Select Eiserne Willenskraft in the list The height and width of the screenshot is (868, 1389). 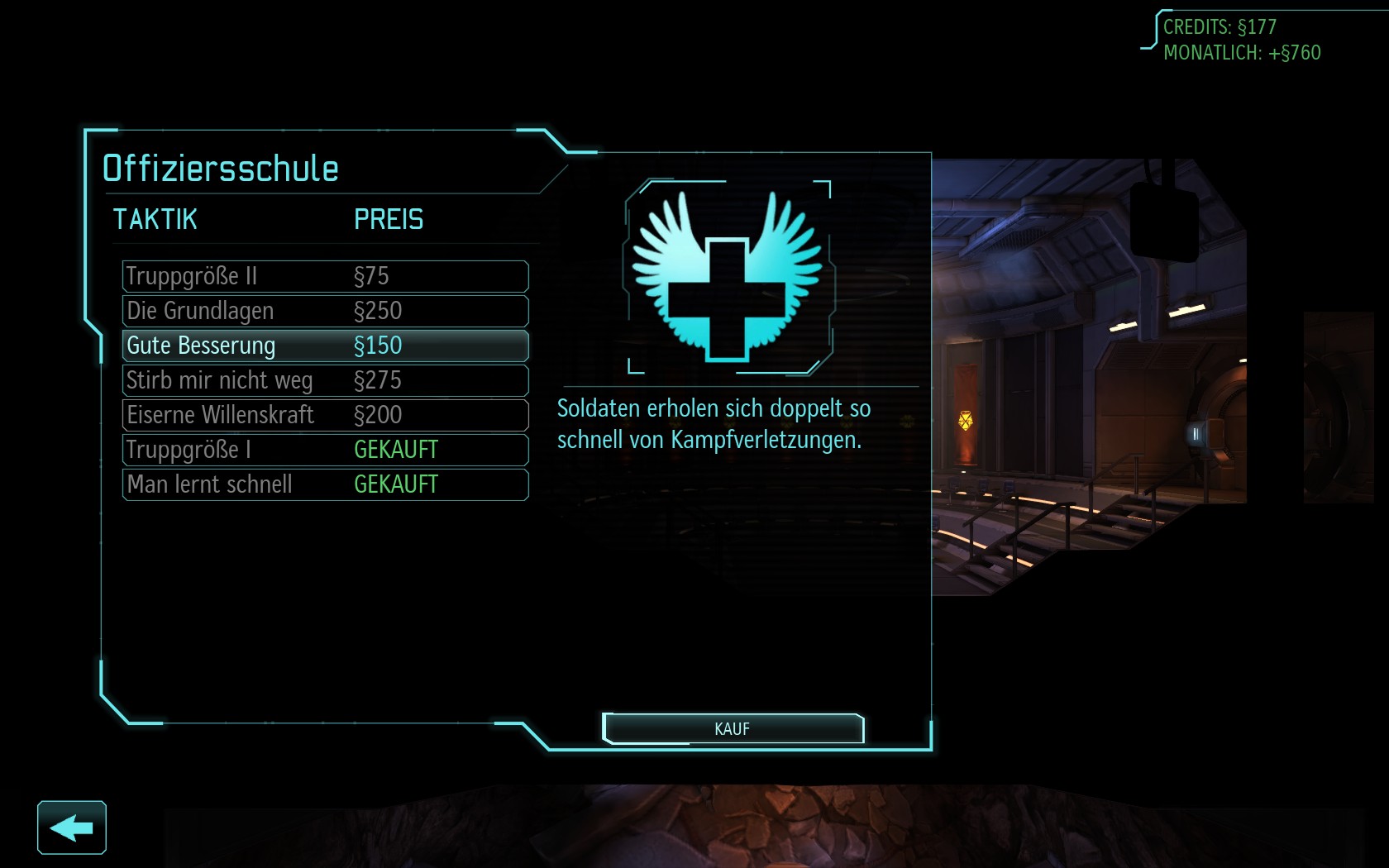pyautogui.click(x=325, y=415)
